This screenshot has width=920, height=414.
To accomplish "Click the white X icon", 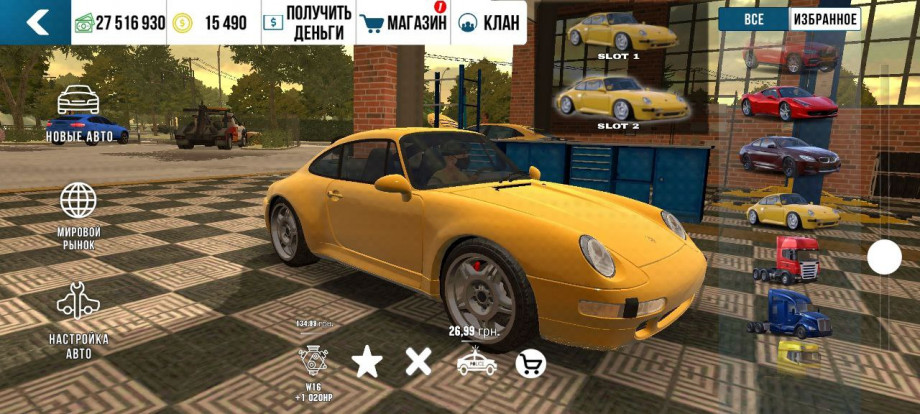I will click(418, 362).
